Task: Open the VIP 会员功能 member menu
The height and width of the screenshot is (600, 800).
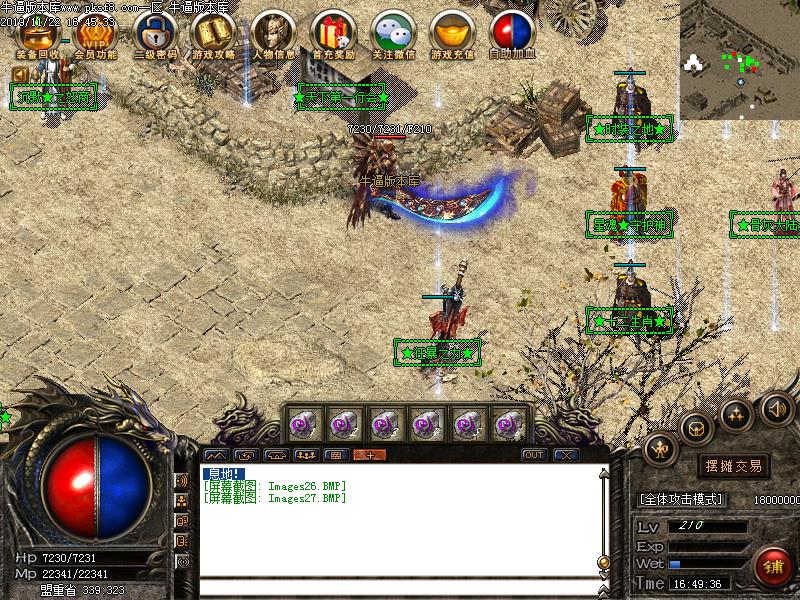Action: pyautogui.click(x=95, y=34)
